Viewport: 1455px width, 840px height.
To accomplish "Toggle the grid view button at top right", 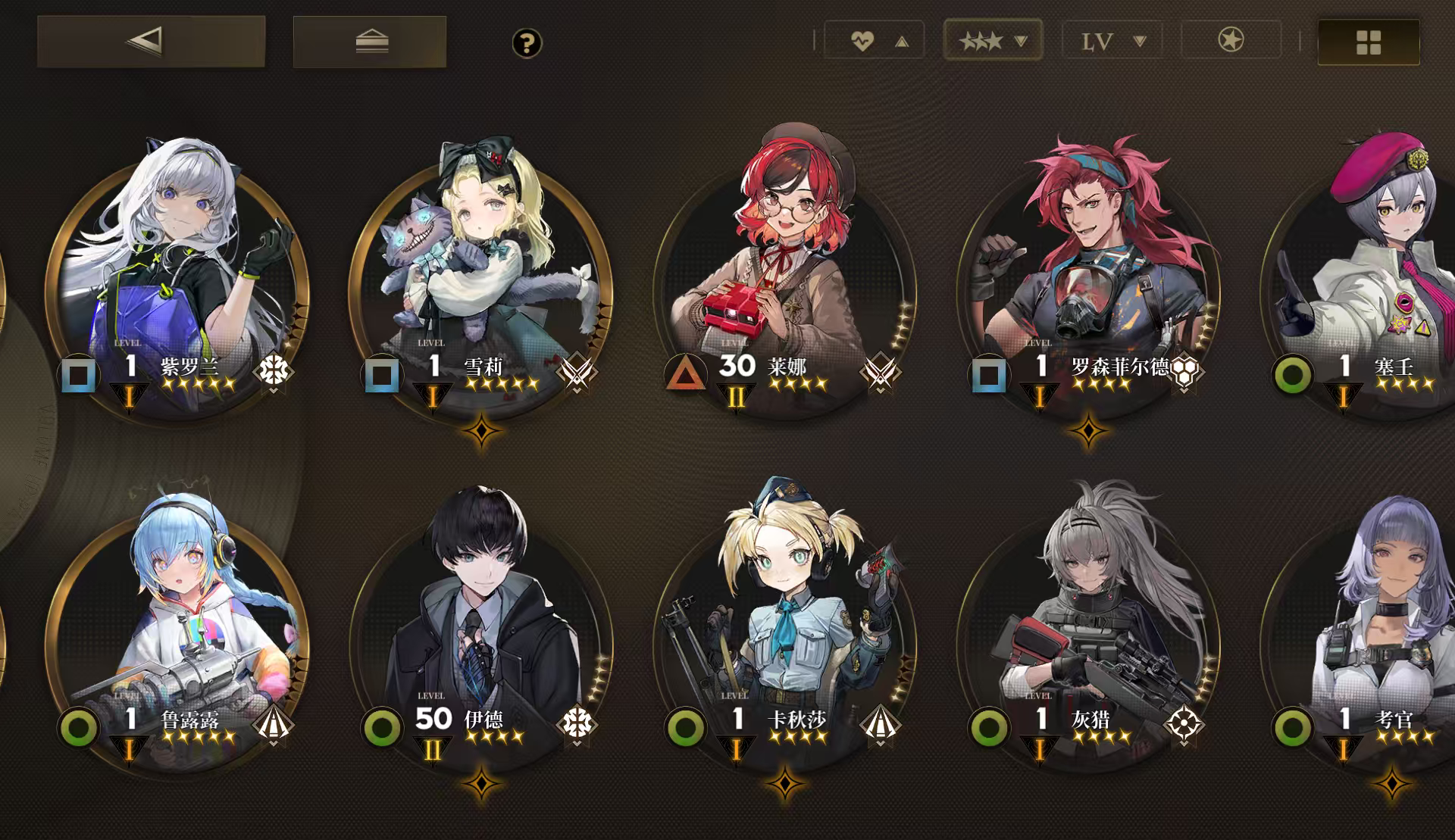I will coord(1367,43).
